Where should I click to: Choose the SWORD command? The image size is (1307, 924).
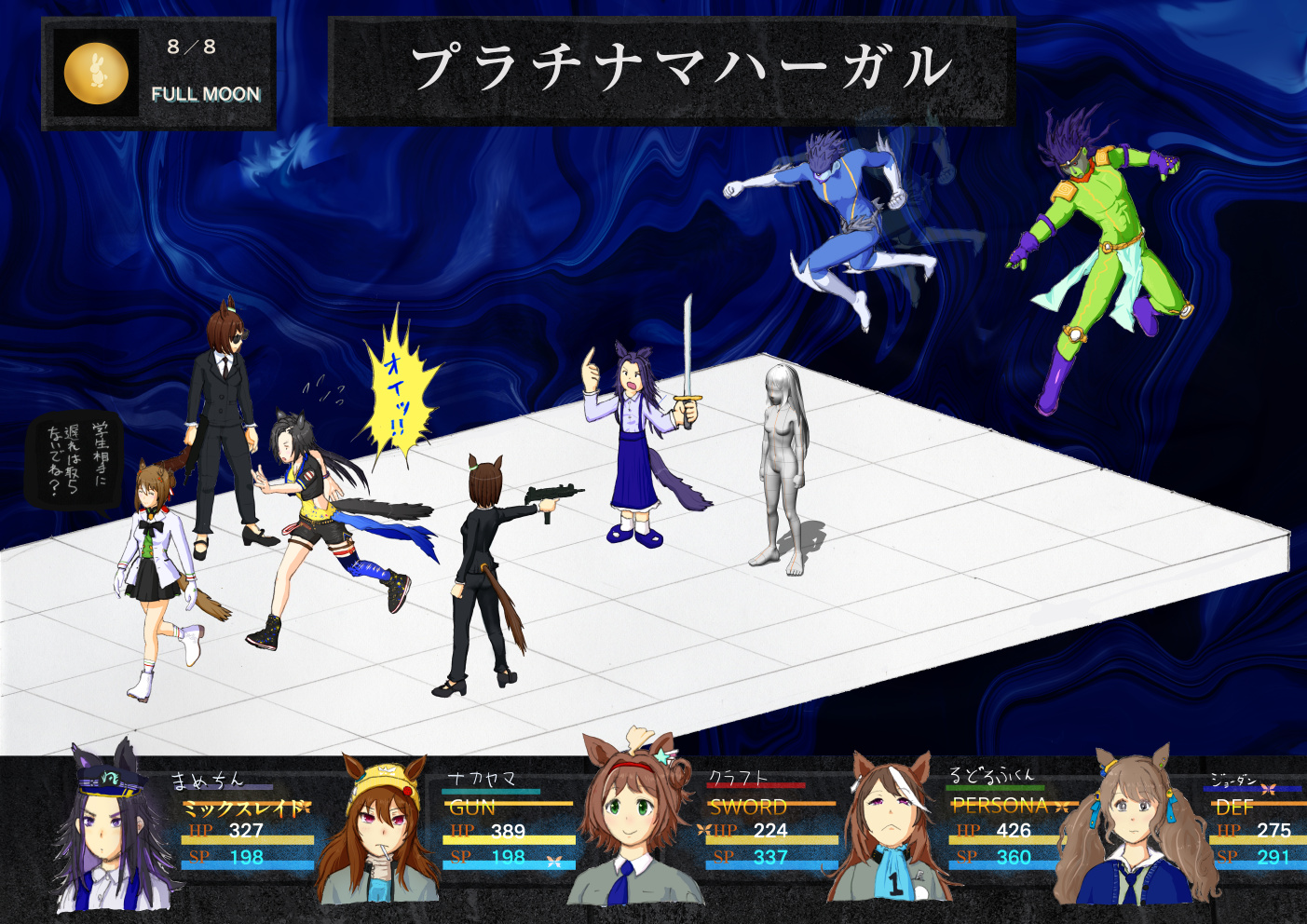tap(748, 807)
